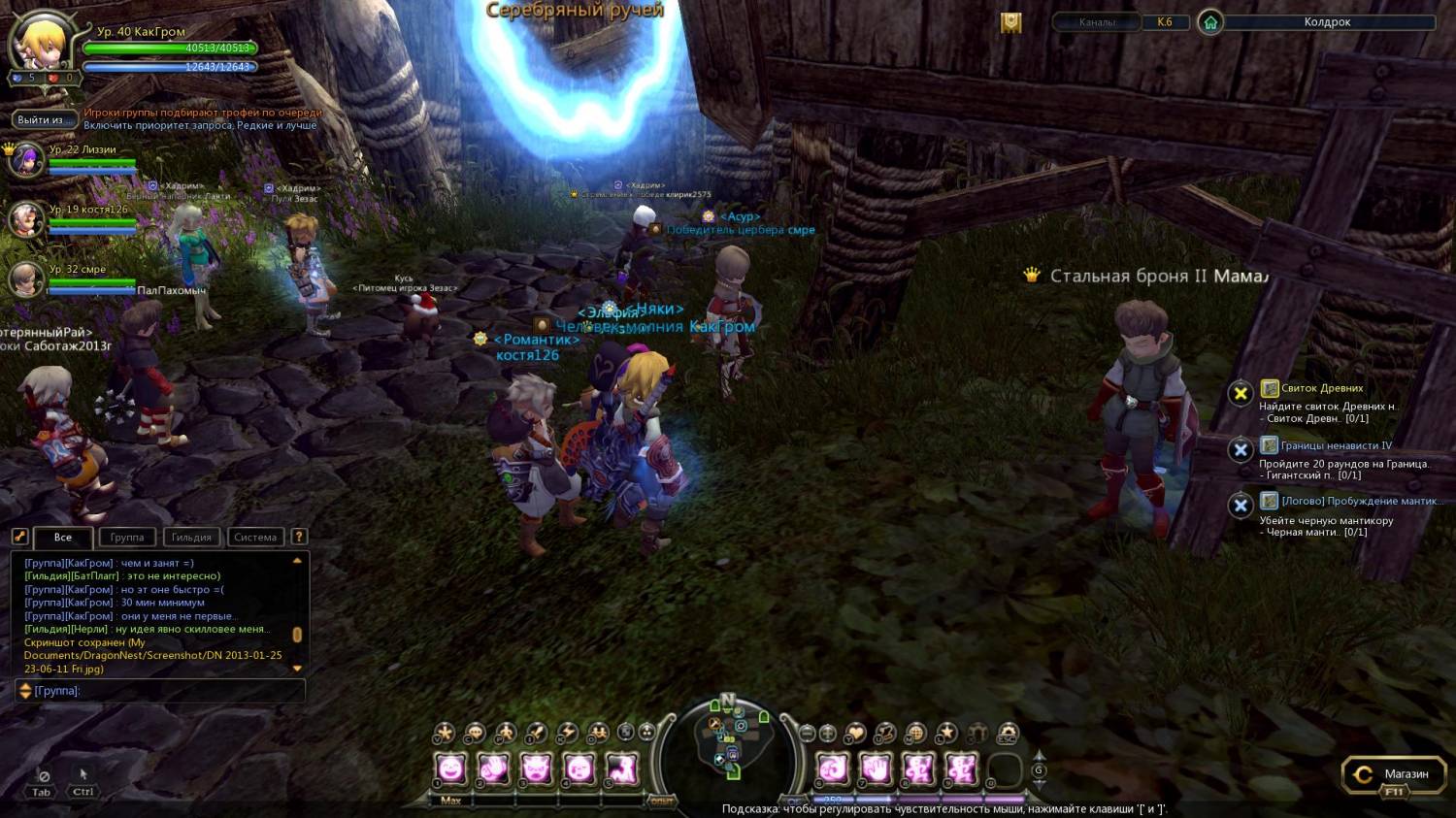
Task: Open the circular minimap
Action: (728, 743)
